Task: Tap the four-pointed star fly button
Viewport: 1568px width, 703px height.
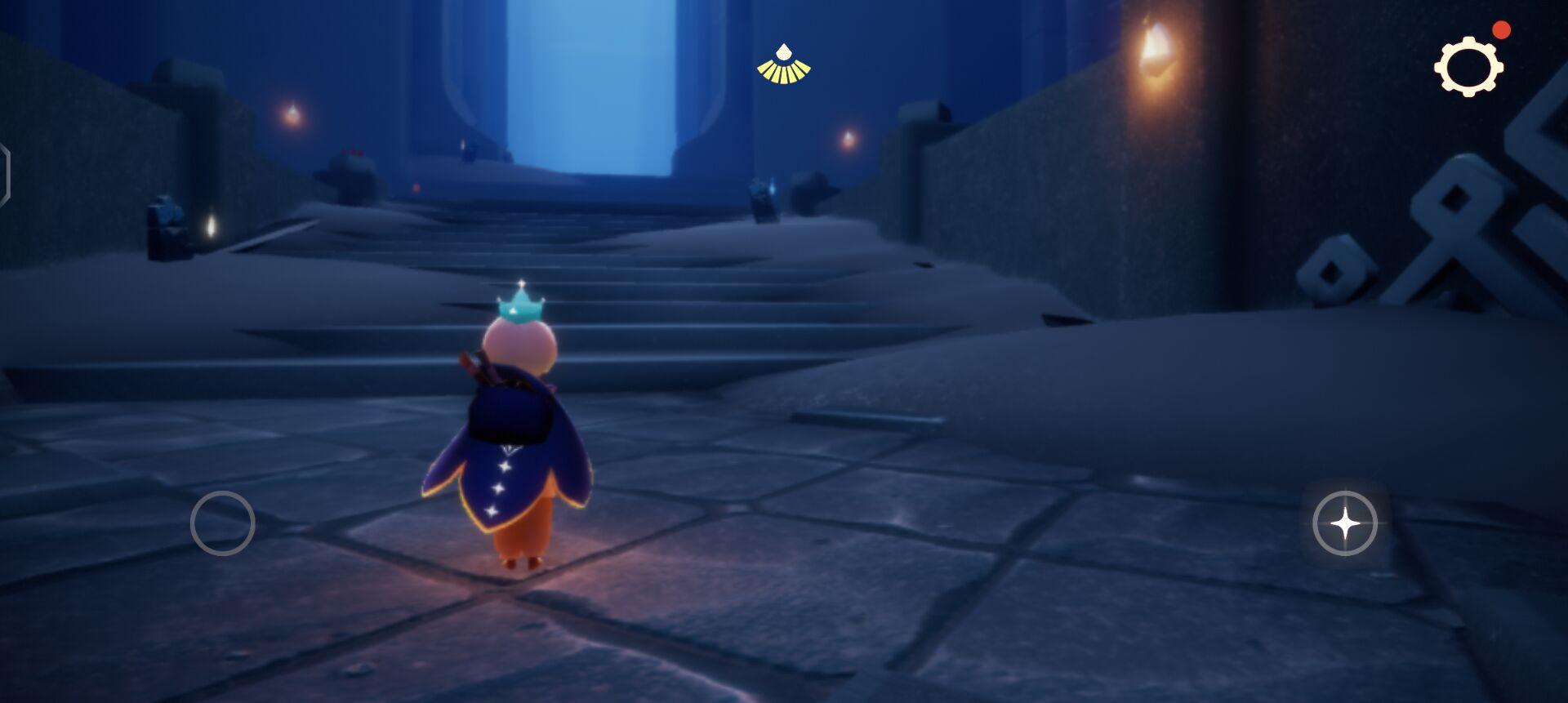Action: click(1344, 523)
